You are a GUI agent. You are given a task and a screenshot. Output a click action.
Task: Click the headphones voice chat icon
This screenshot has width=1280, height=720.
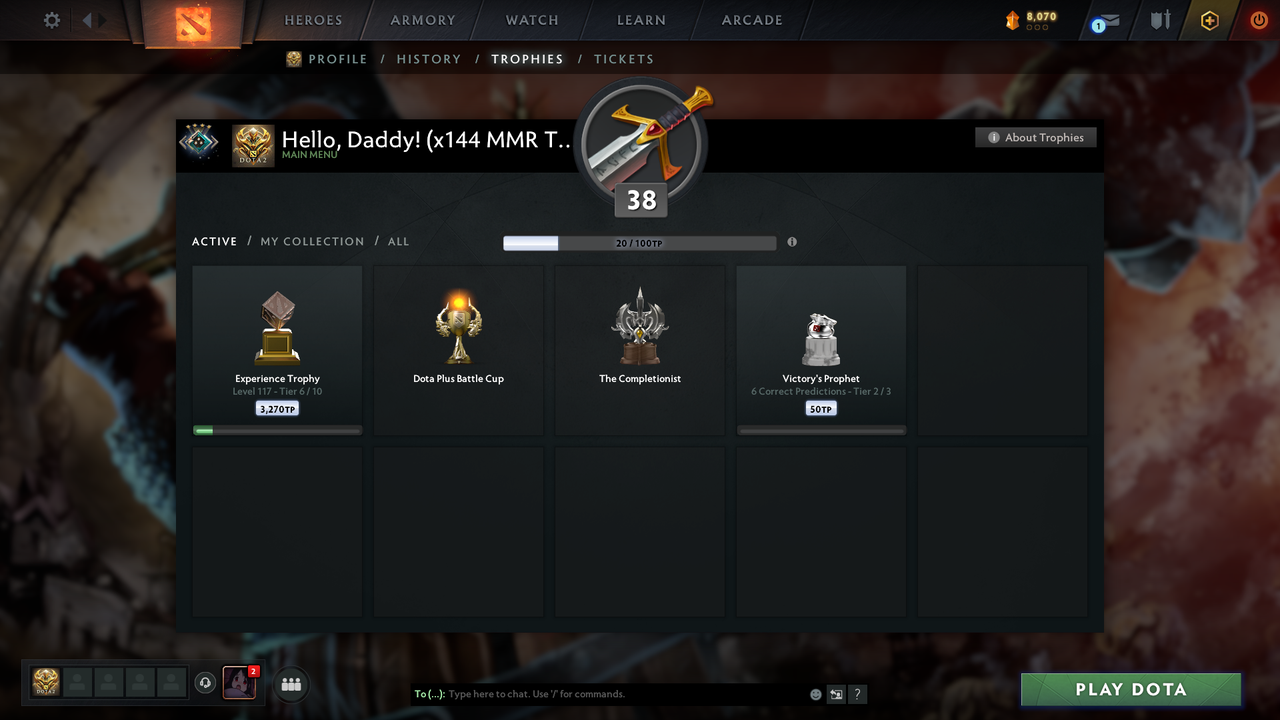[x=207, y=682]
